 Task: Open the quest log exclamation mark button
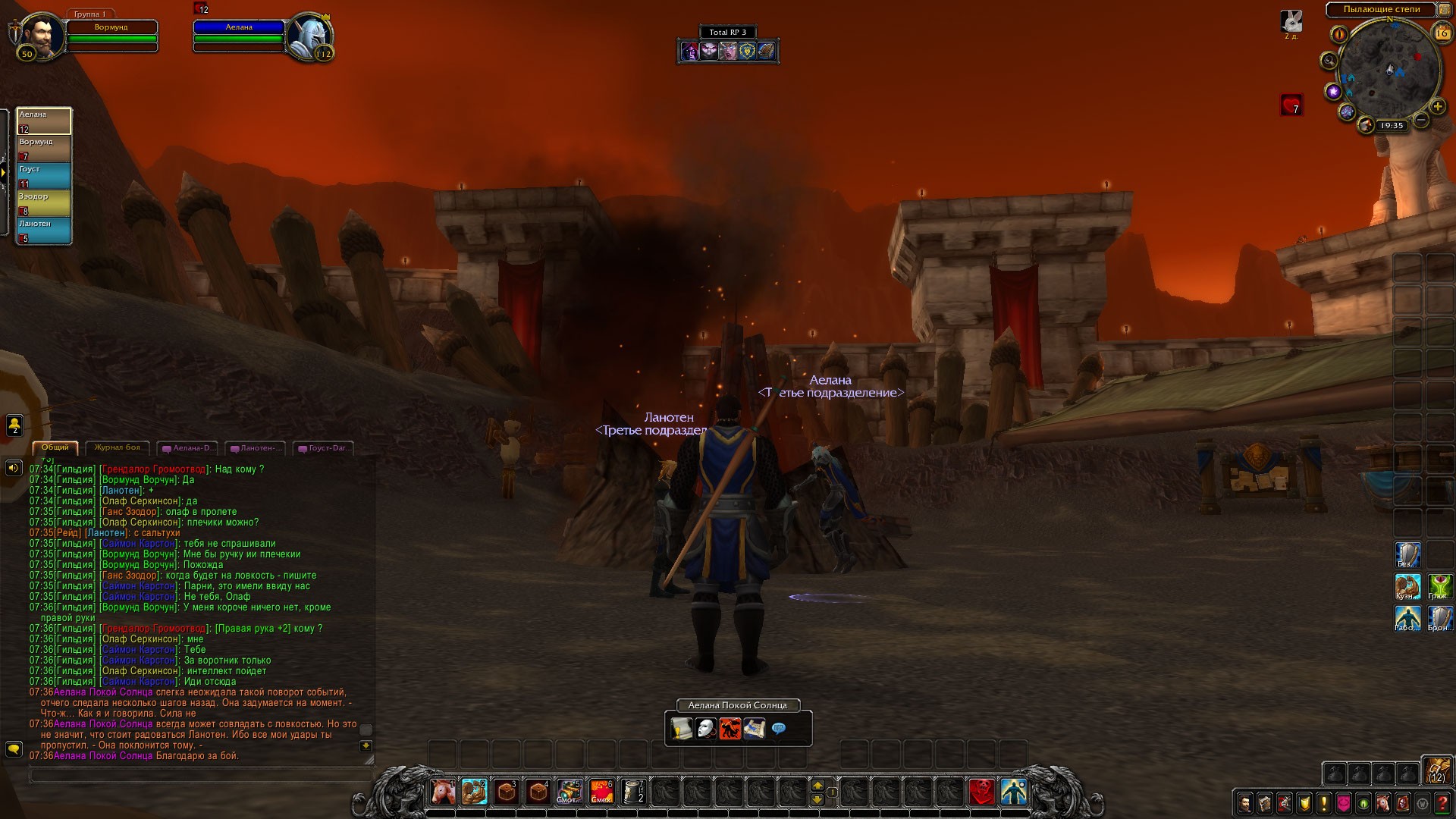(x=1323, y=803)
